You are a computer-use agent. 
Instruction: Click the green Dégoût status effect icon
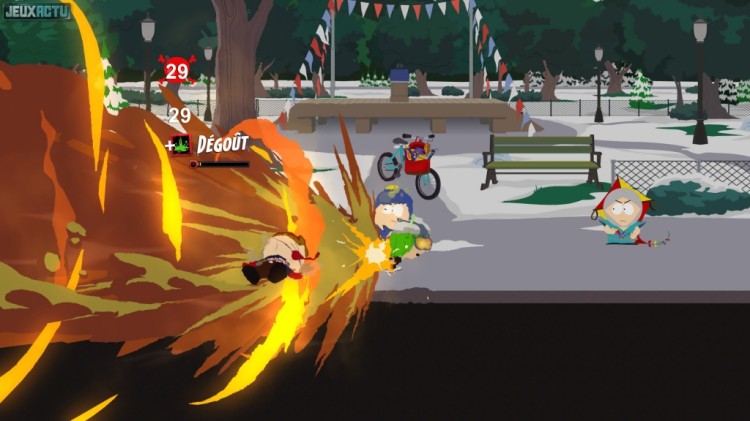click(x=181, y=144)
